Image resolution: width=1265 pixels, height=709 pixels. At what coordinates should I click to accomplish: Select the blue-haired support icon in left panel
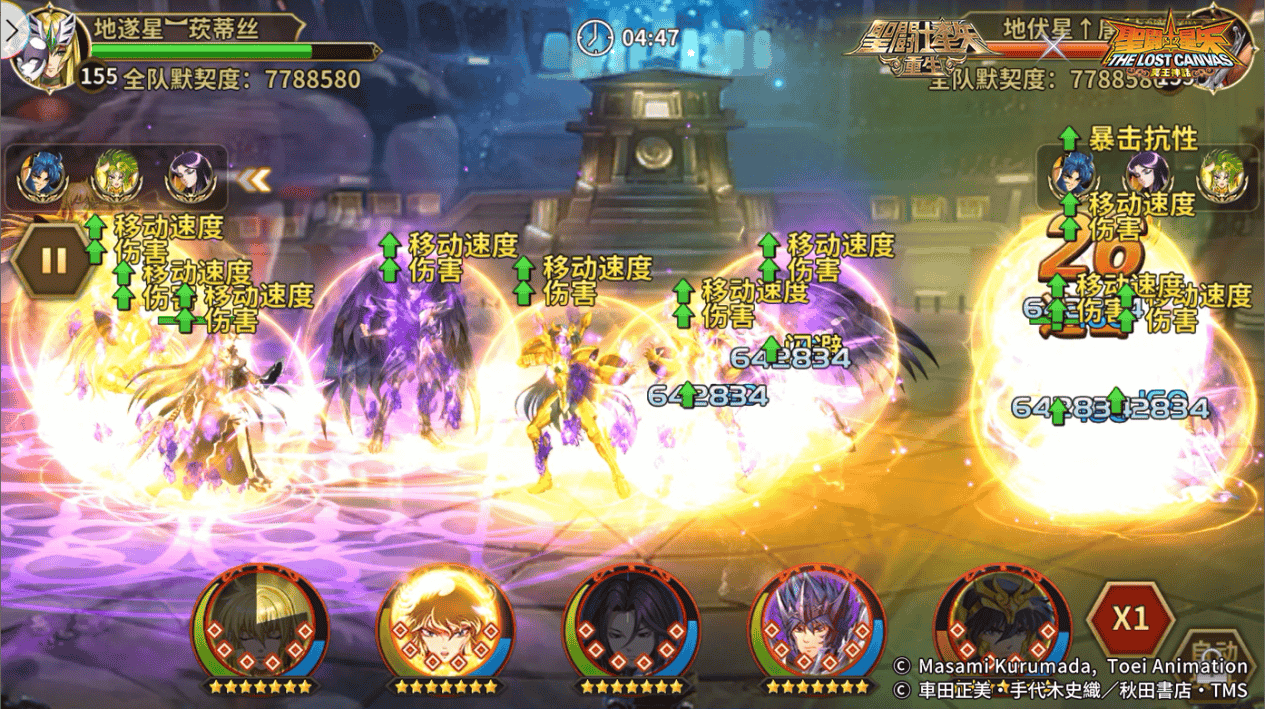pos(46,177)
